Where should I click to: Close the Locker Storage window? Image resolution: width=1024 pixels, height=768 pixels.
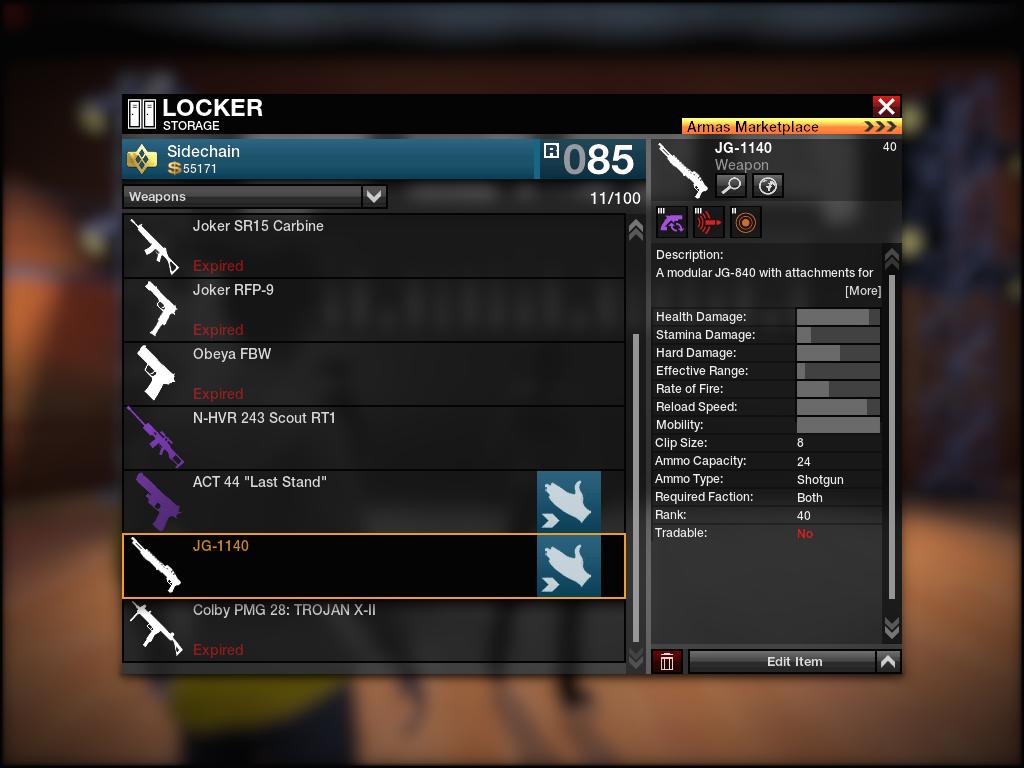(886, 106)
